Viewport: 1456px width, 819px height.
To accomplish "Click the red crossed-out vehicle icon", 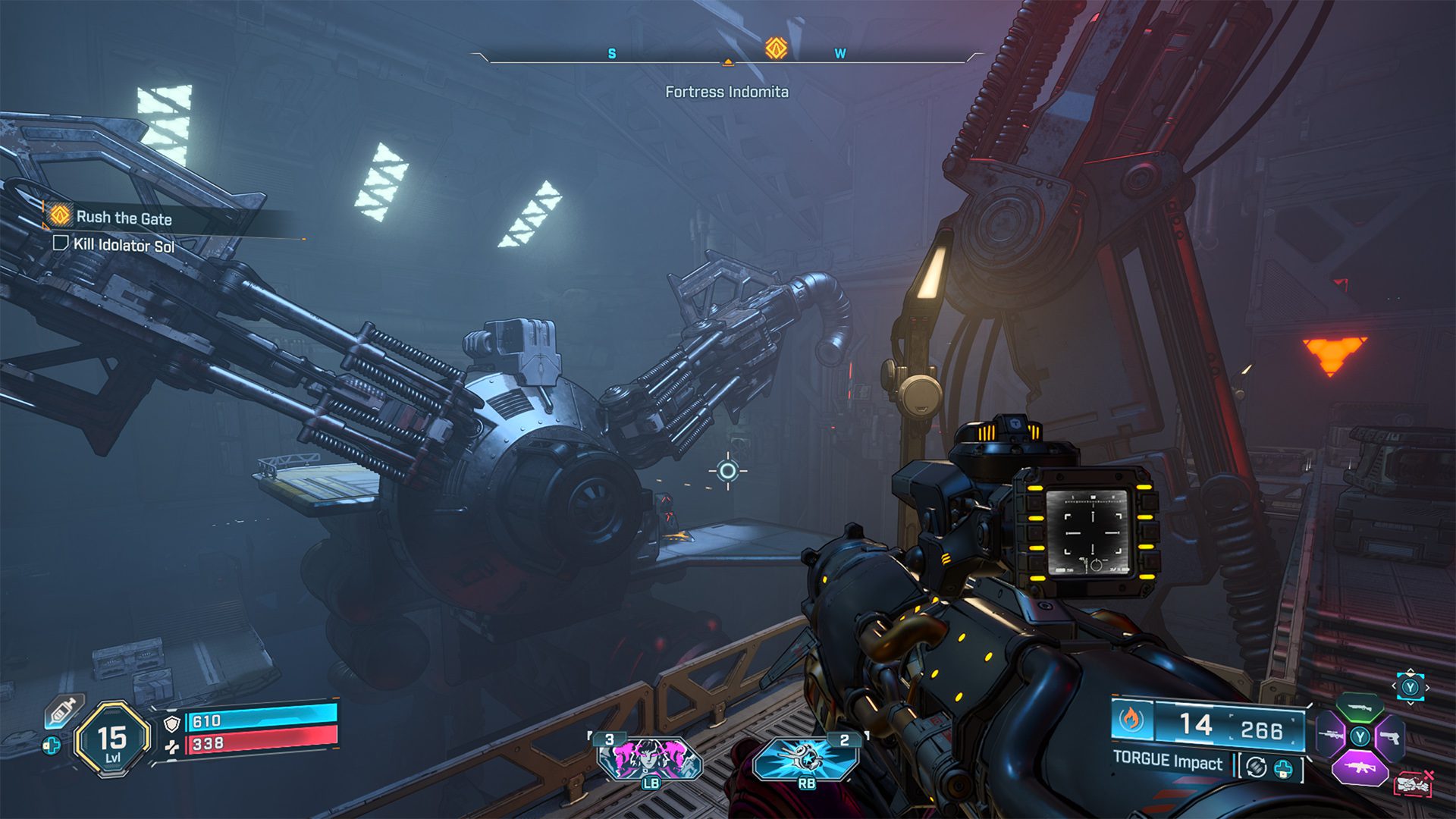I will (1414, 784).
